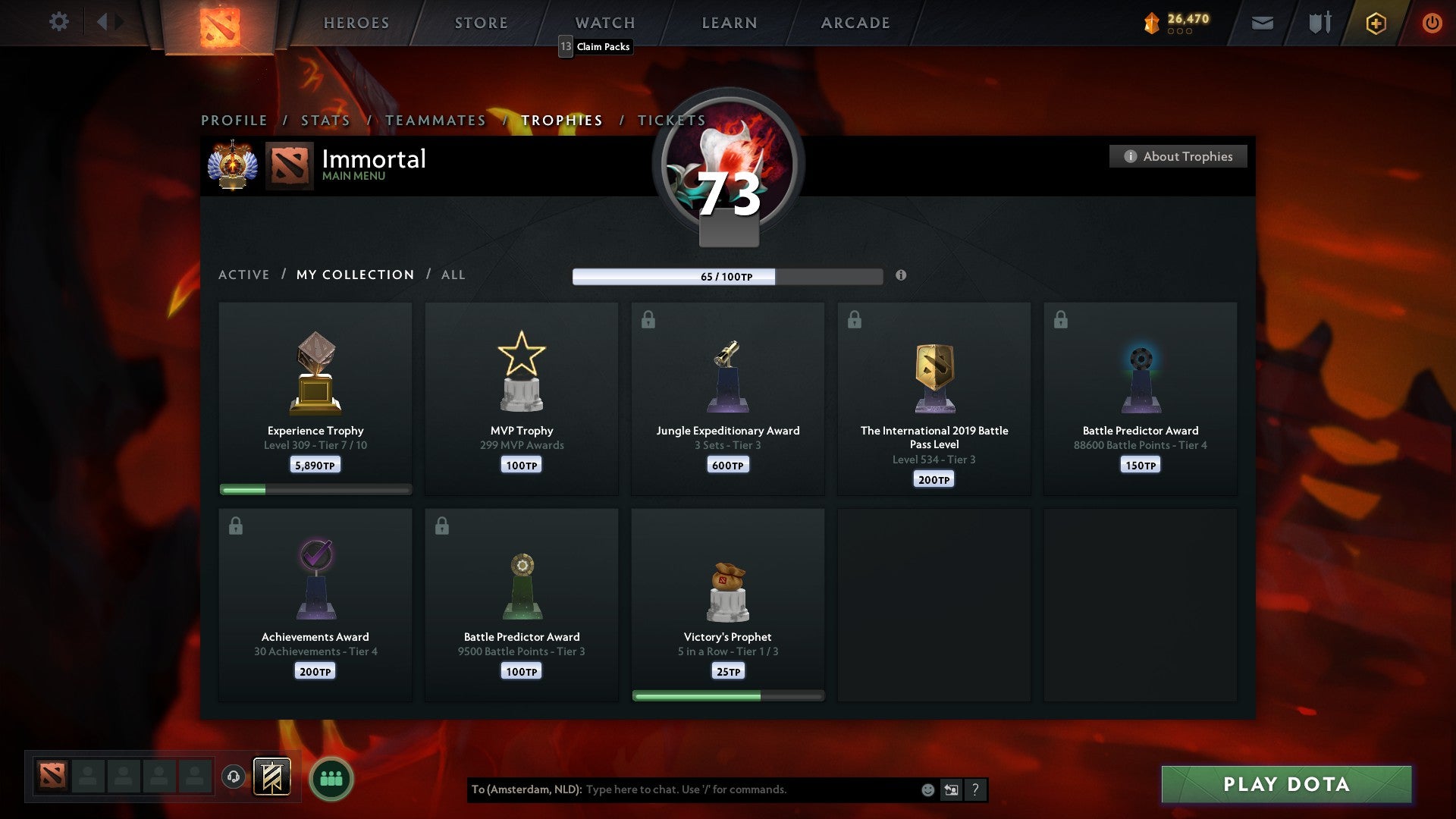The image size is (1456, 819).
Task: Switch to the ALL trophies view
Action: pos(453,275)
